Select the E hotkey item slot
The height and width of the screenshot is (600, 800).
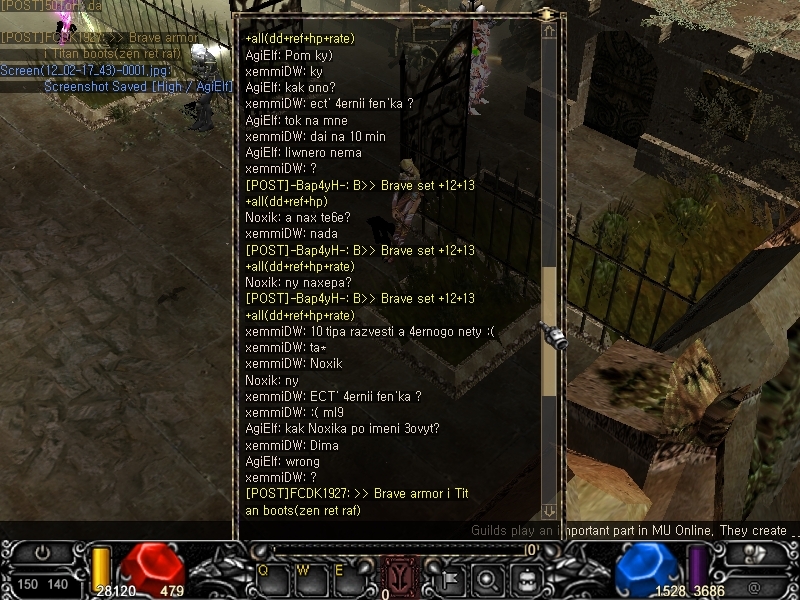346,578
